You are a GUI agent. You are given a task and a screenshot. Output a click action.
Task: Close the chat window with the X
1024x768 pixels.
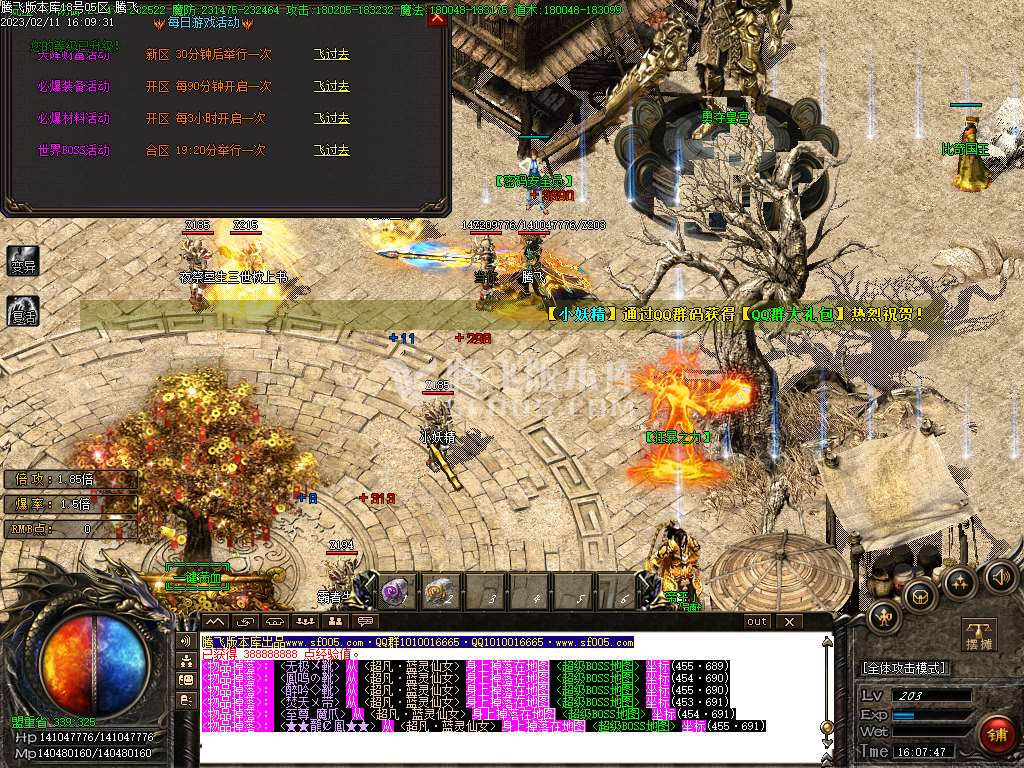(789, 622)
